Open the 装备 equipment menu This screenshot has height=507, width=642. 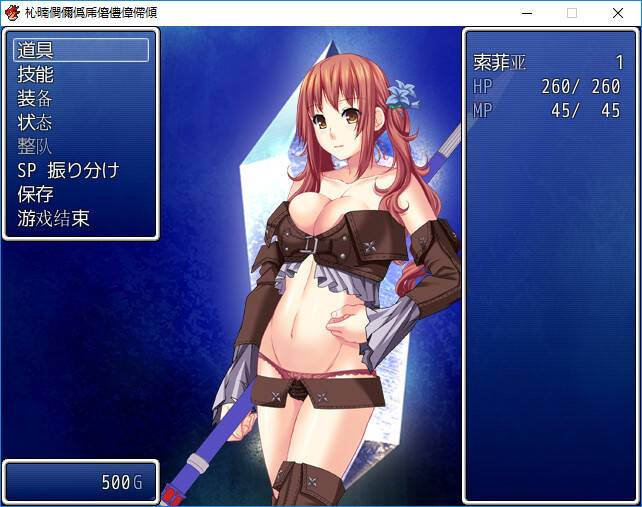point(81,98)
